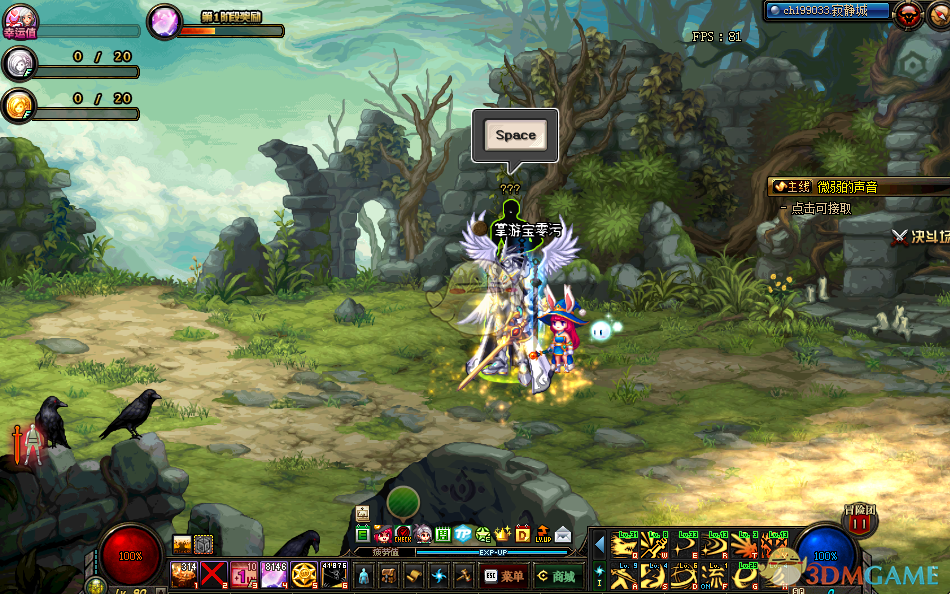Image resolution: width=950 pixels, height=594 pixels.
Task: Open the 商城 shop
Action: (555, 575)
